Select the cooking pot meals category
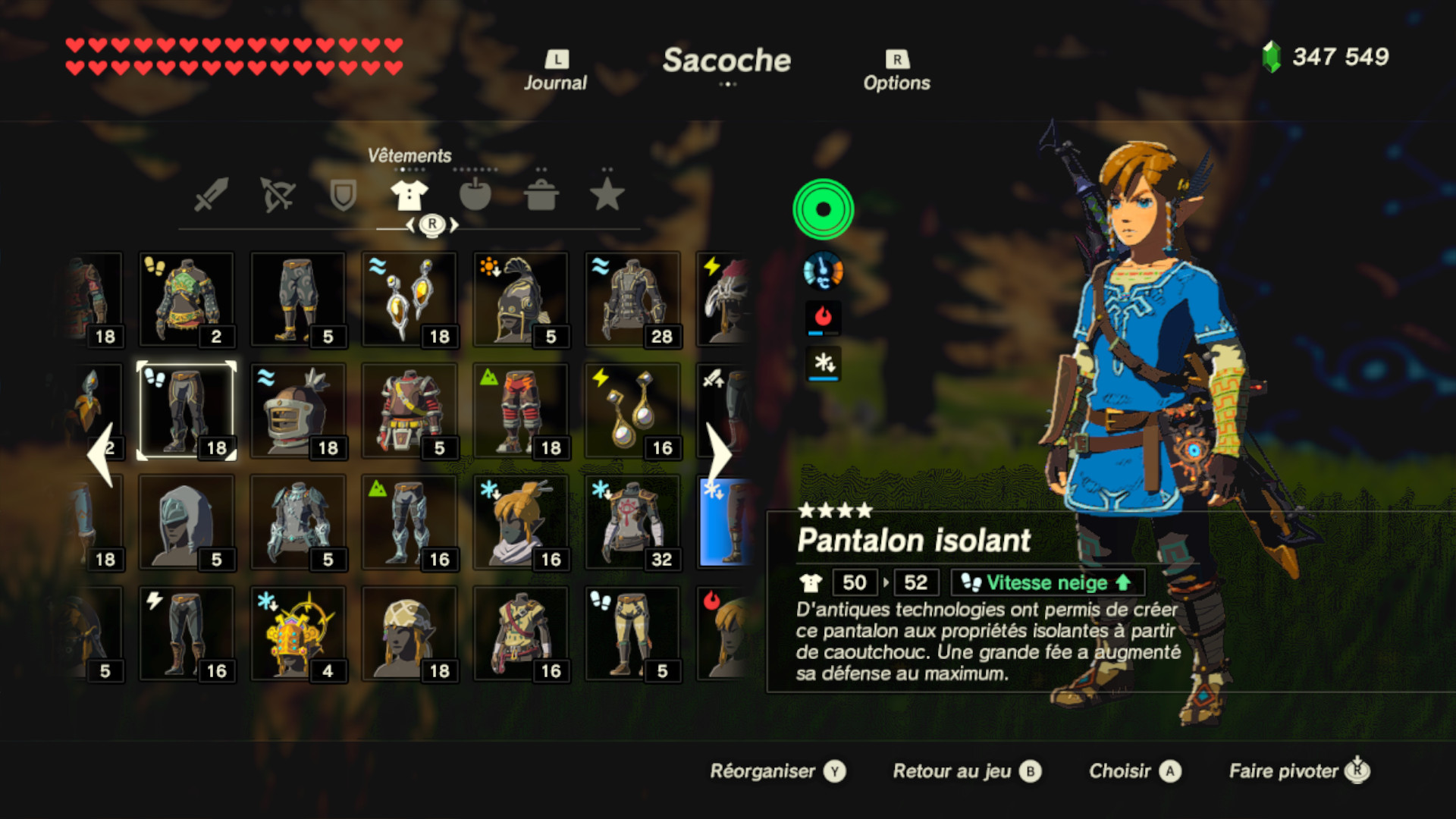This screenshot has width=1456, height=819. tap(541, 194)
